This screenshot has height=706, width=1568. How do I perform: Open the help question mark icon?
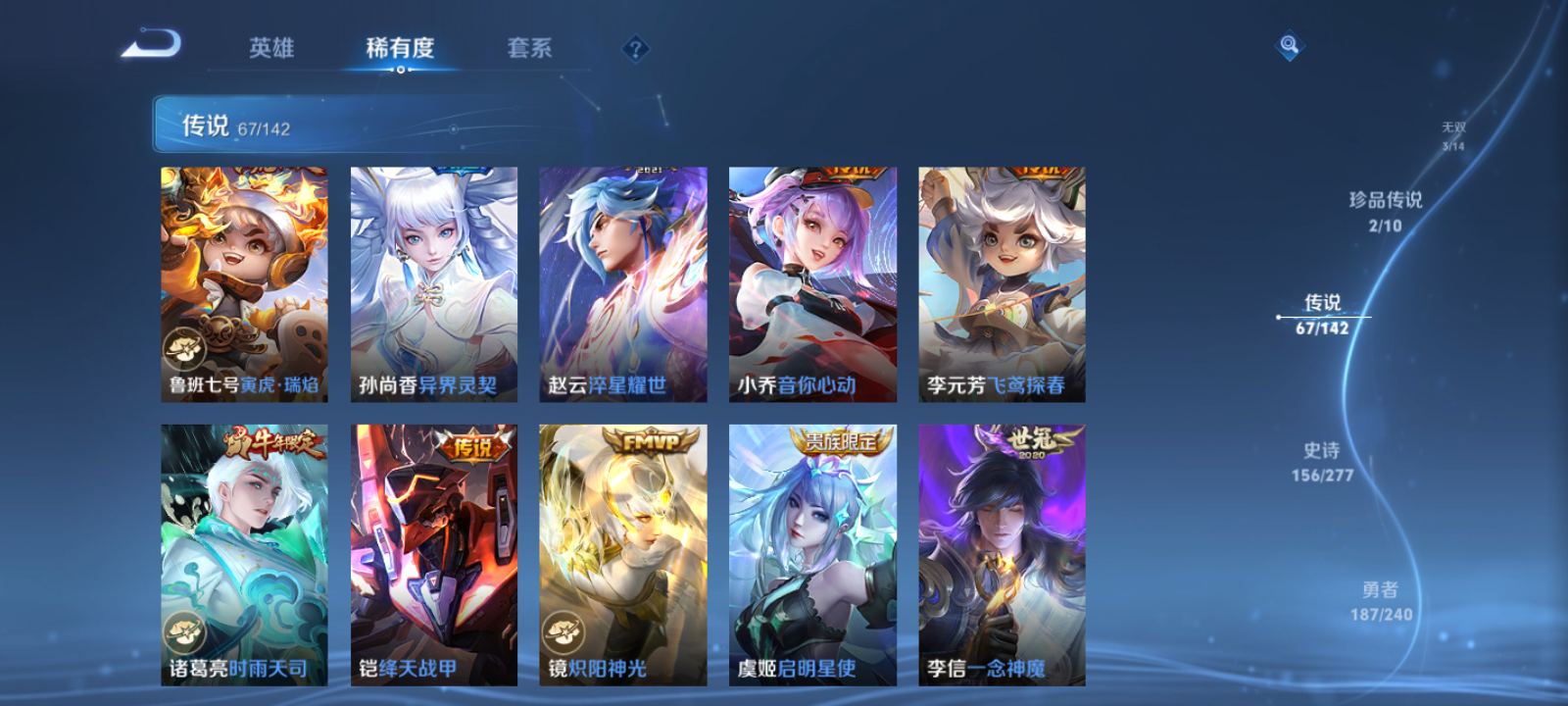point(635,45)
